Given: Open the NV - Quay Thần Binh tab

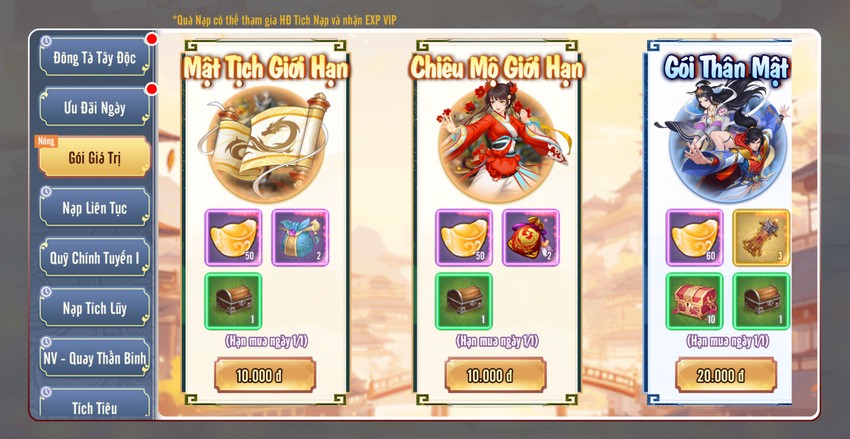Looking at the screenshot, I should (95, 357).
